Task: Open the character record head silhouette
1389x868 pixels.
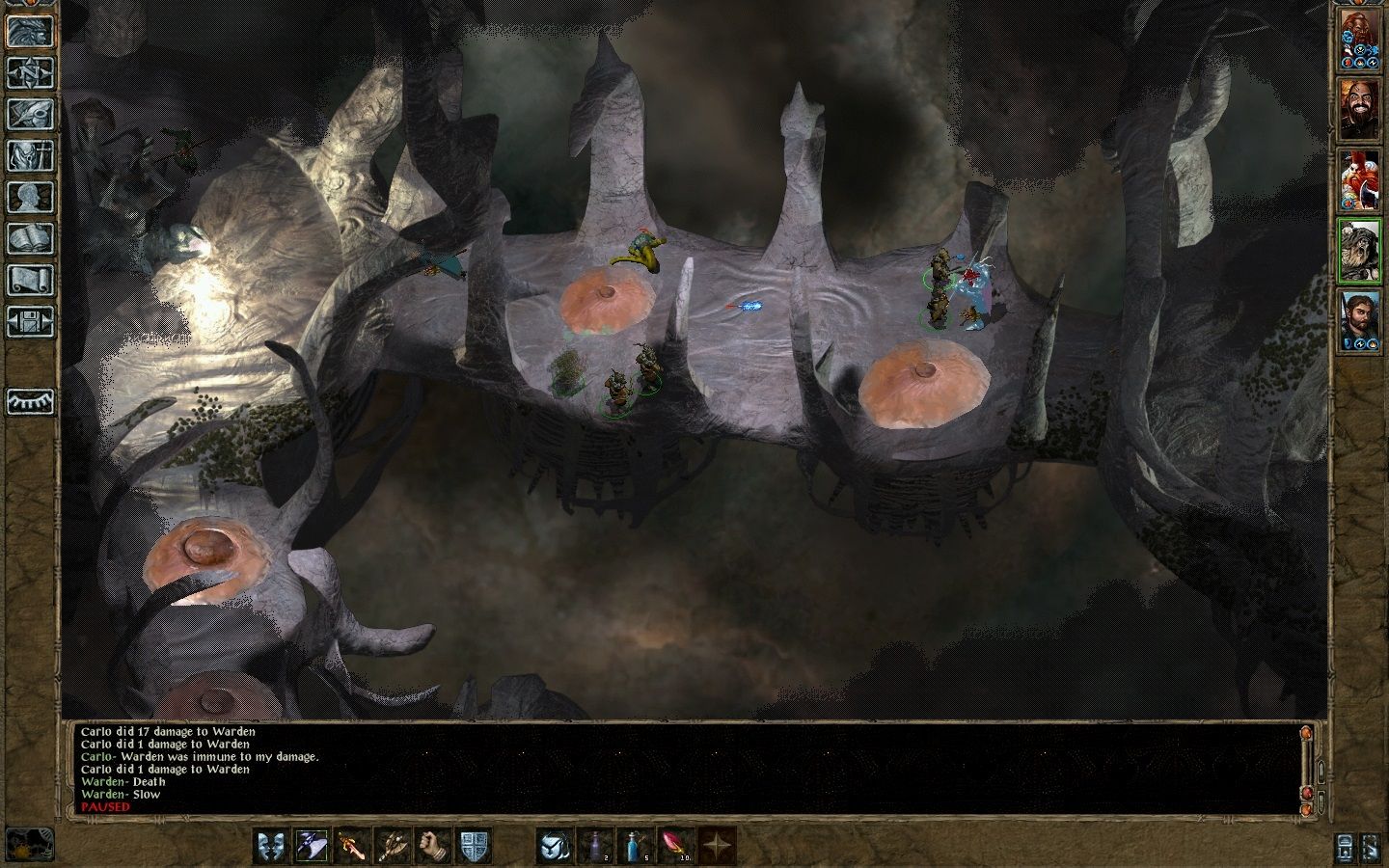Action: pos(30,197)
